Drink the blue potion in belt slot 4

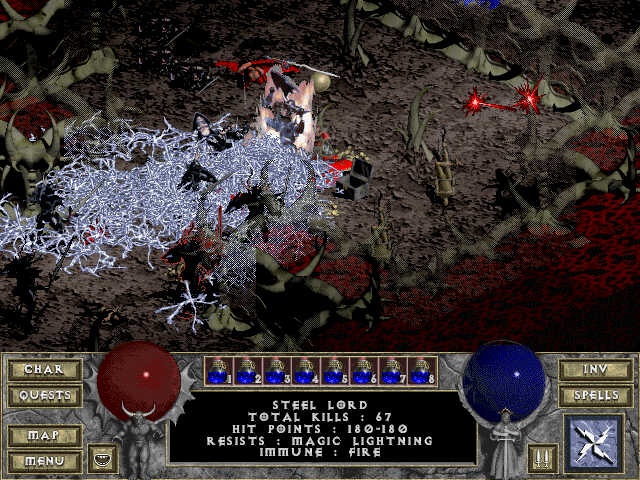[x=306, y=371]
